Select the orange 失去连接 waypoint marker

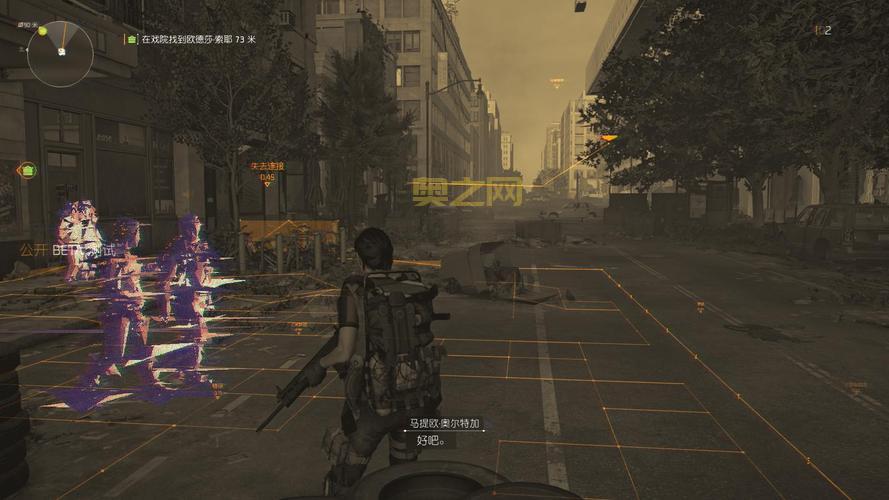click(x=266, y=172)
